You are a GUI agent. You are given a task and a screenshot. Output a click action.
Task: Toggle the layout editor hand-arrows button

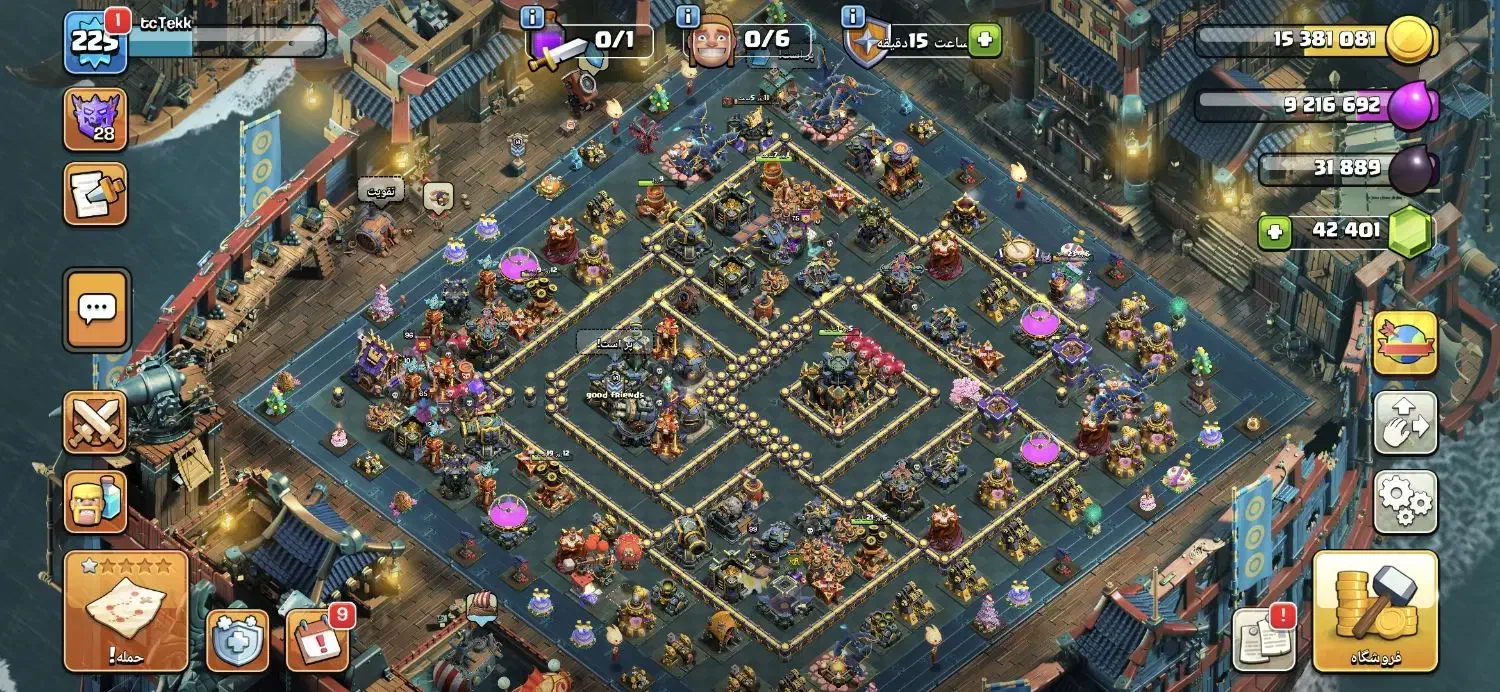(x=1405, y=423)
